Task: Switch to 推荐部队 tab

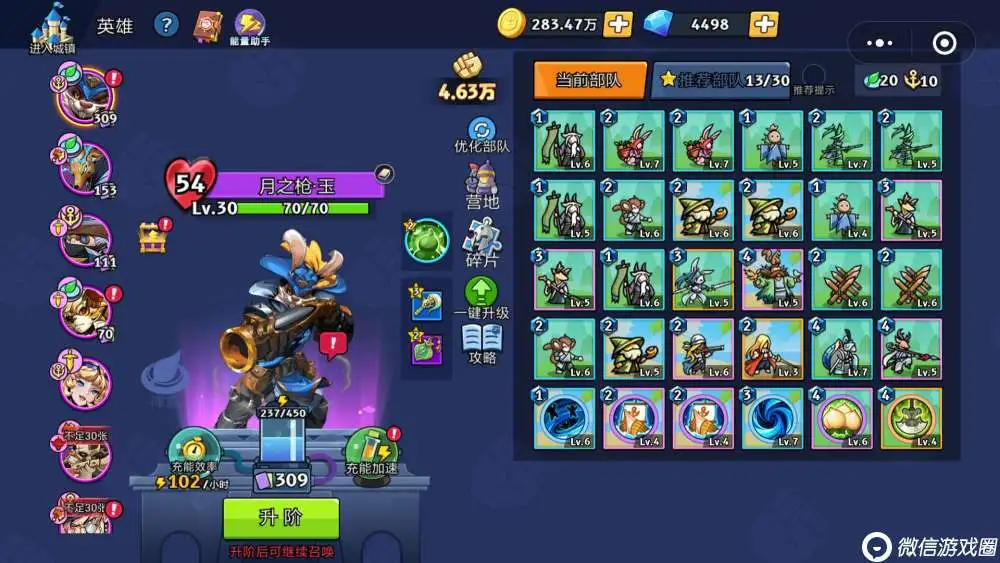Action: pos(720,80)
